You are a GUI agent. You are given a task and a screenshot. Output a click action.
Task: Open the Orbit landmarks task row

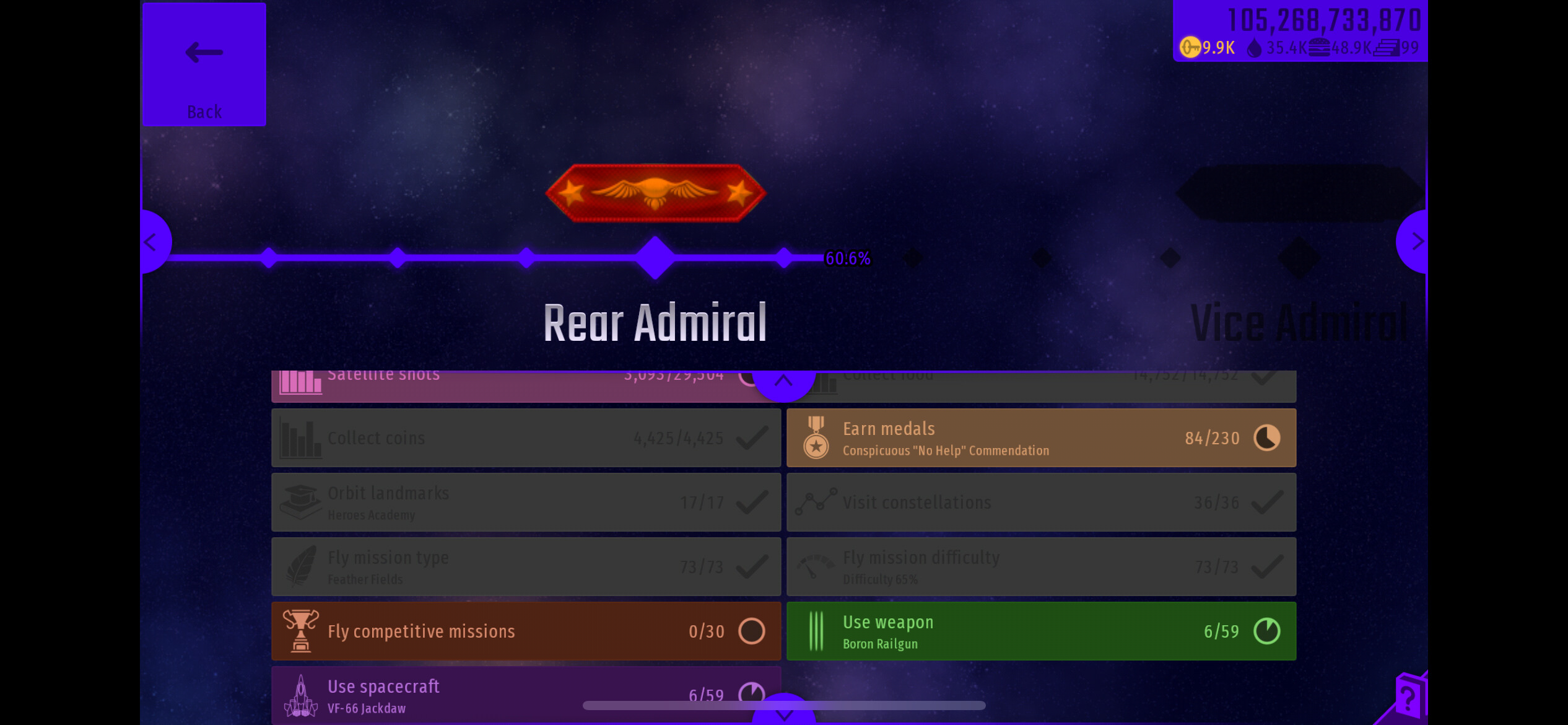click(x=525, y=502)
